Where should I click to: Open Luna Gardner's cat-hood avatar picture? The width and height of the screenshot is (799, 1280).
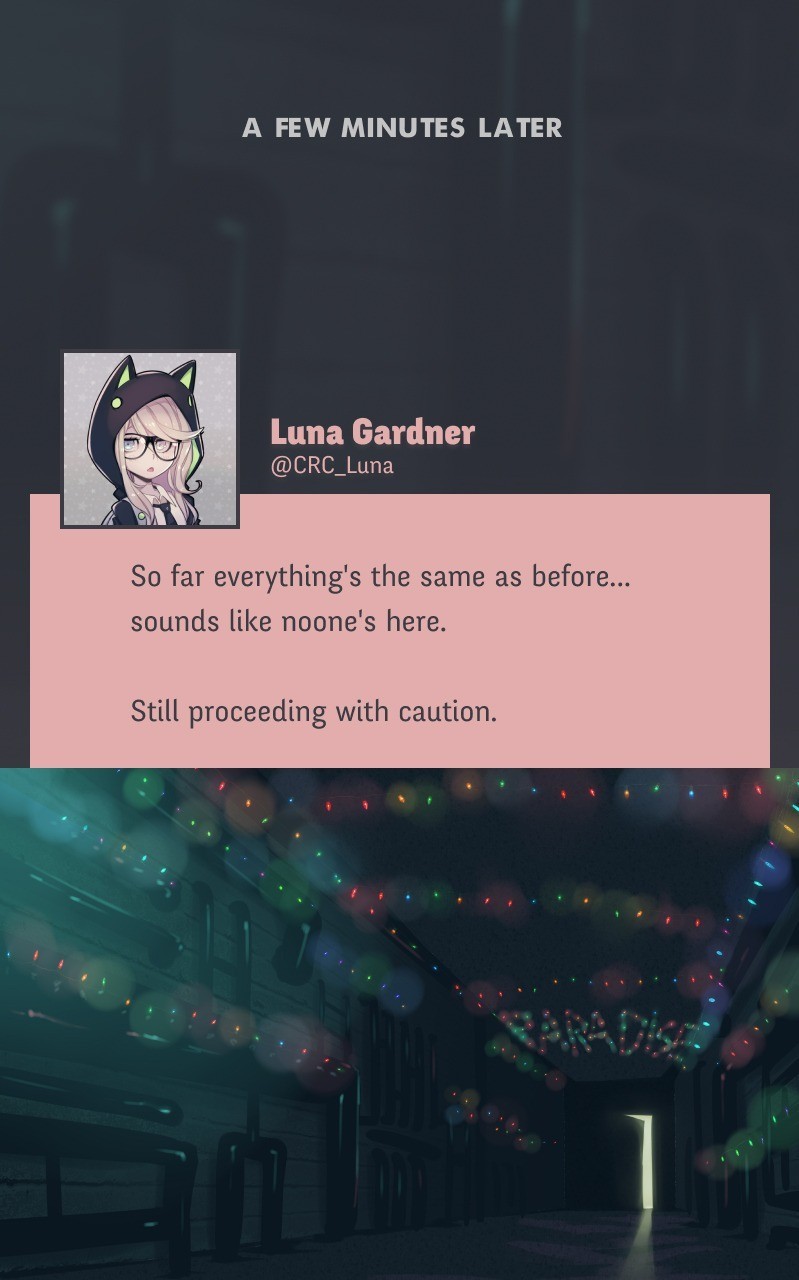(150, 438)
